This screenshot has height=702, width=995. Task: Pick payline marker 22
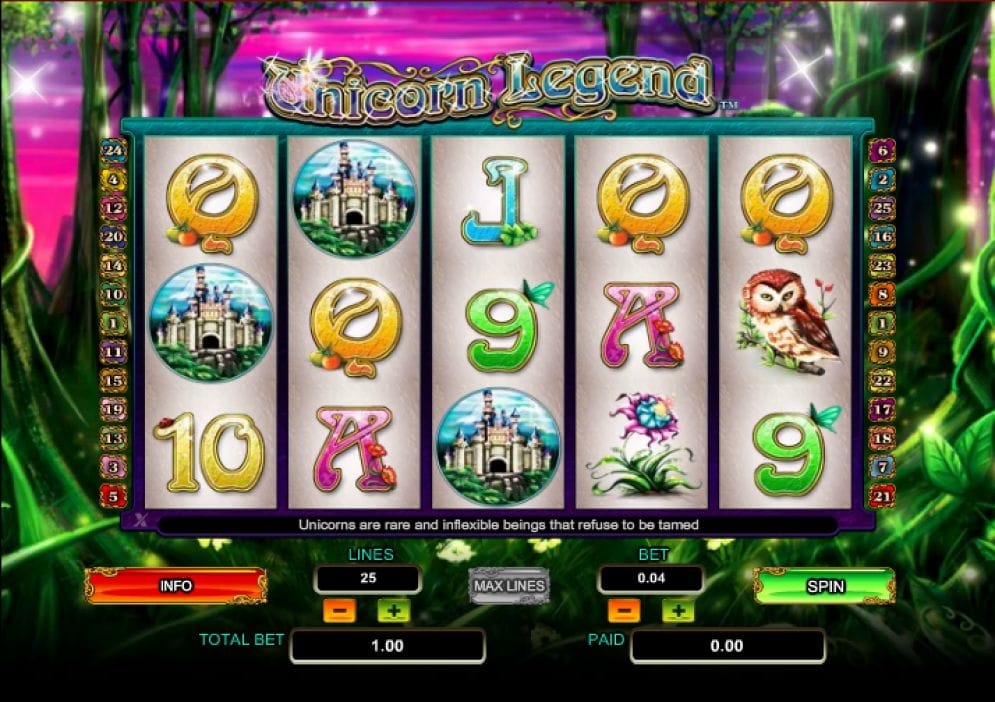click(x=882, y=380)
